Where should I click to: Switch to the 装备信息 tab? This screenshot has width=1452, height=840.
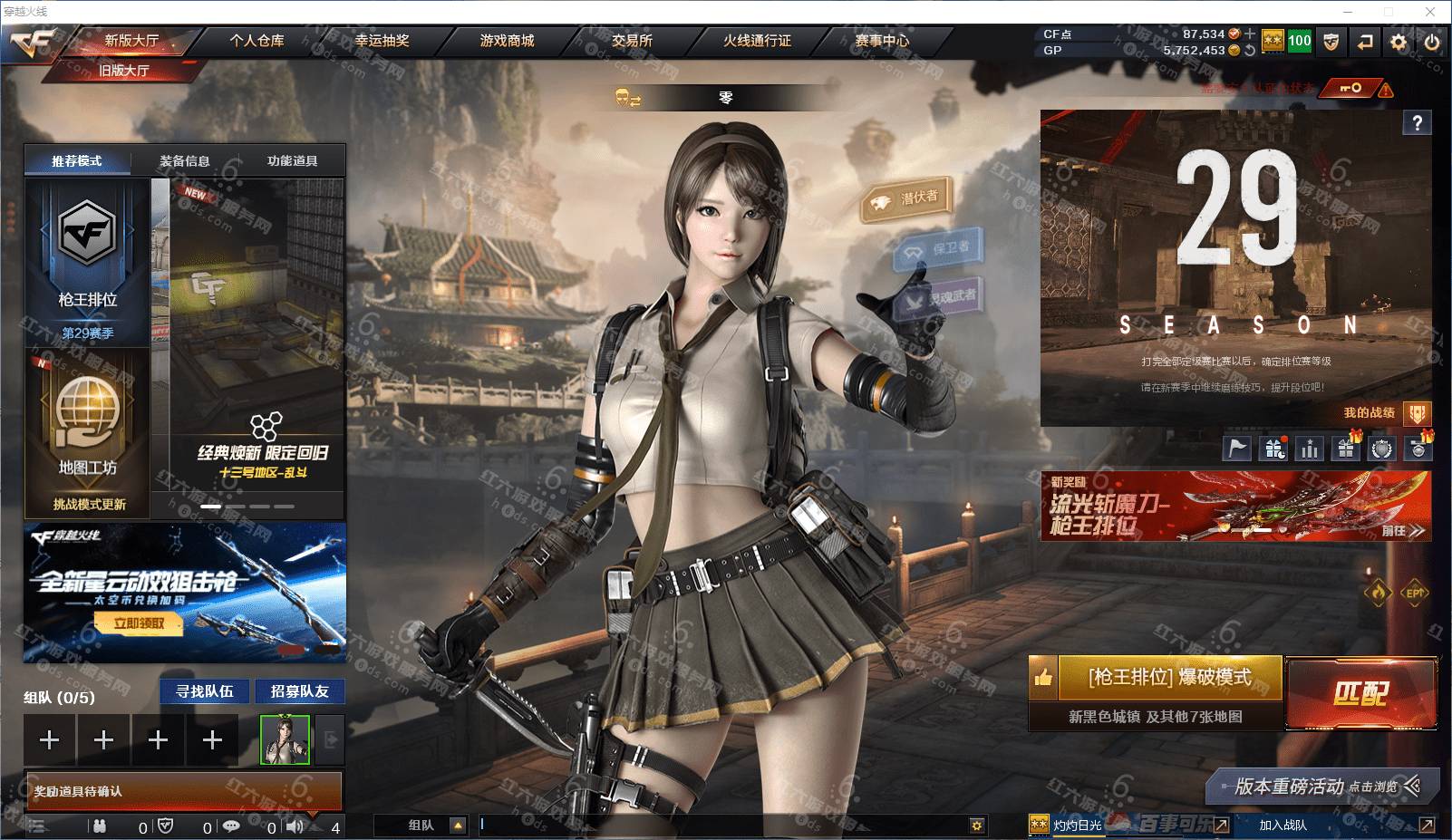[185, 161]
